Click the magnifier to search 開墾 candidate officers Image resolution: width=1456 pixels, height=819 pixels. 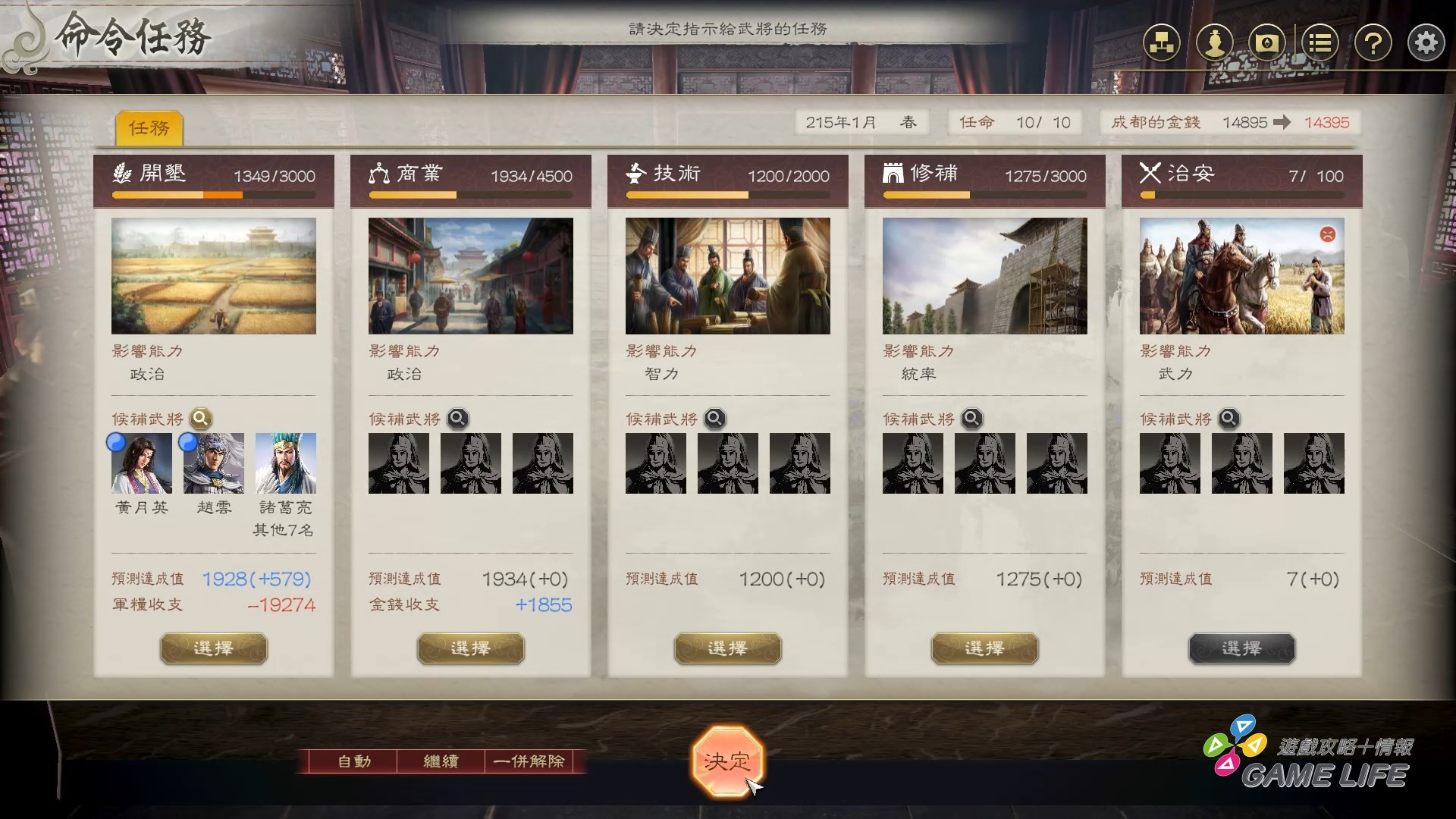tap(199, 418)
